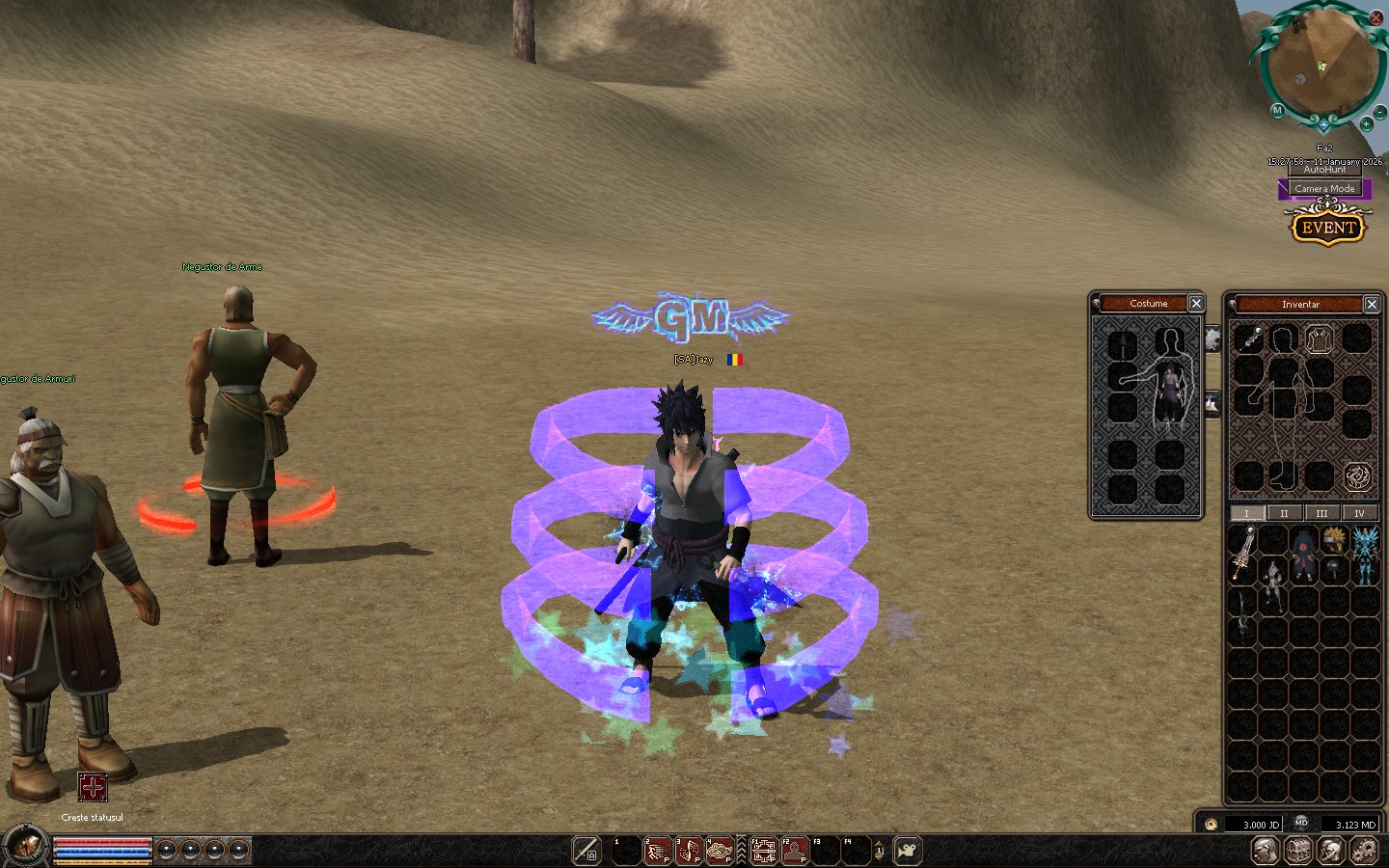Select inventory page IV tab
The width and height of the screenshot is (1389, 868).
coord(1359,513)
